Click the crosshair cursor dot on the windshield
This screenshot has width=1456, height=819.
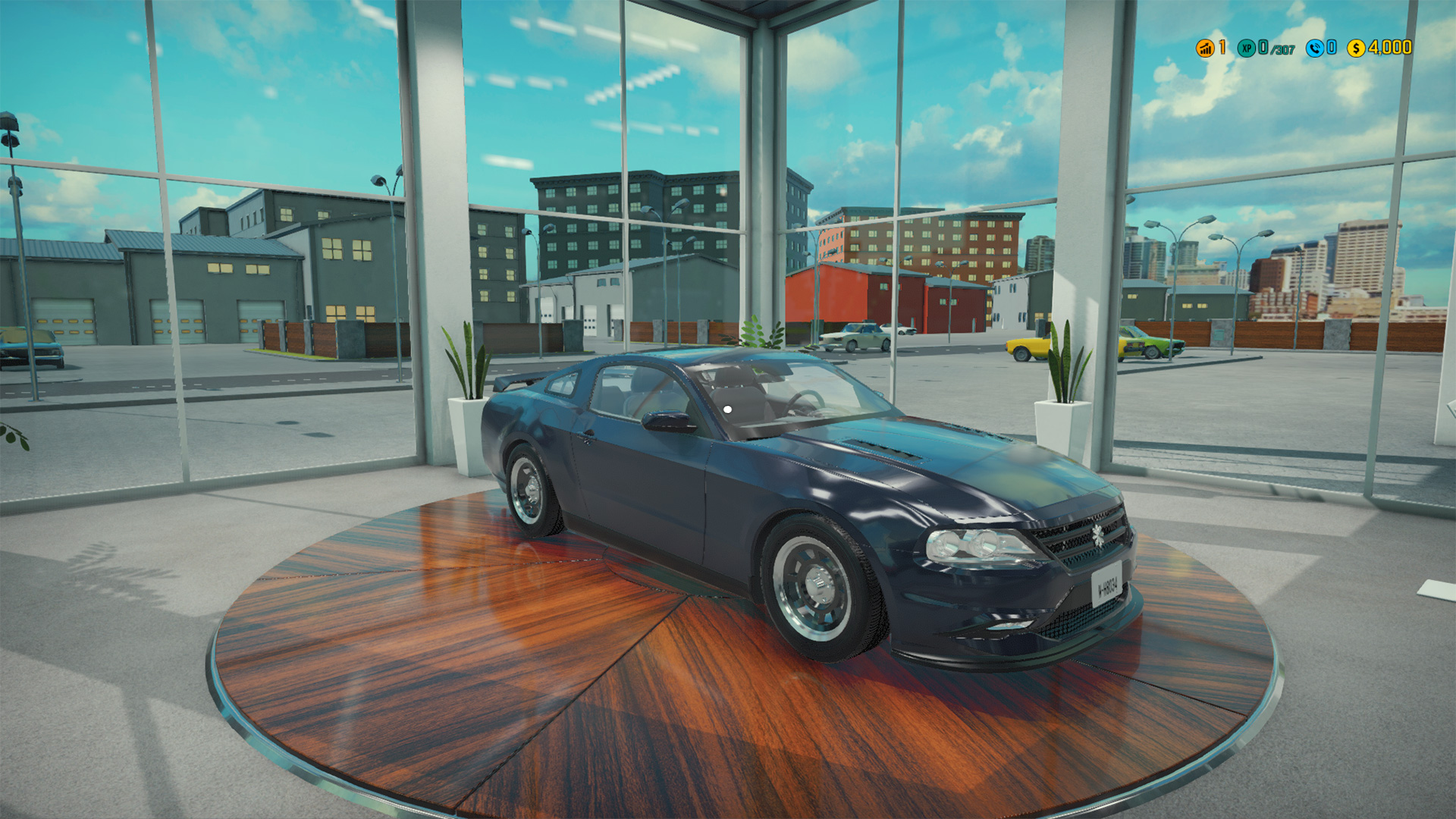point(729,408)
